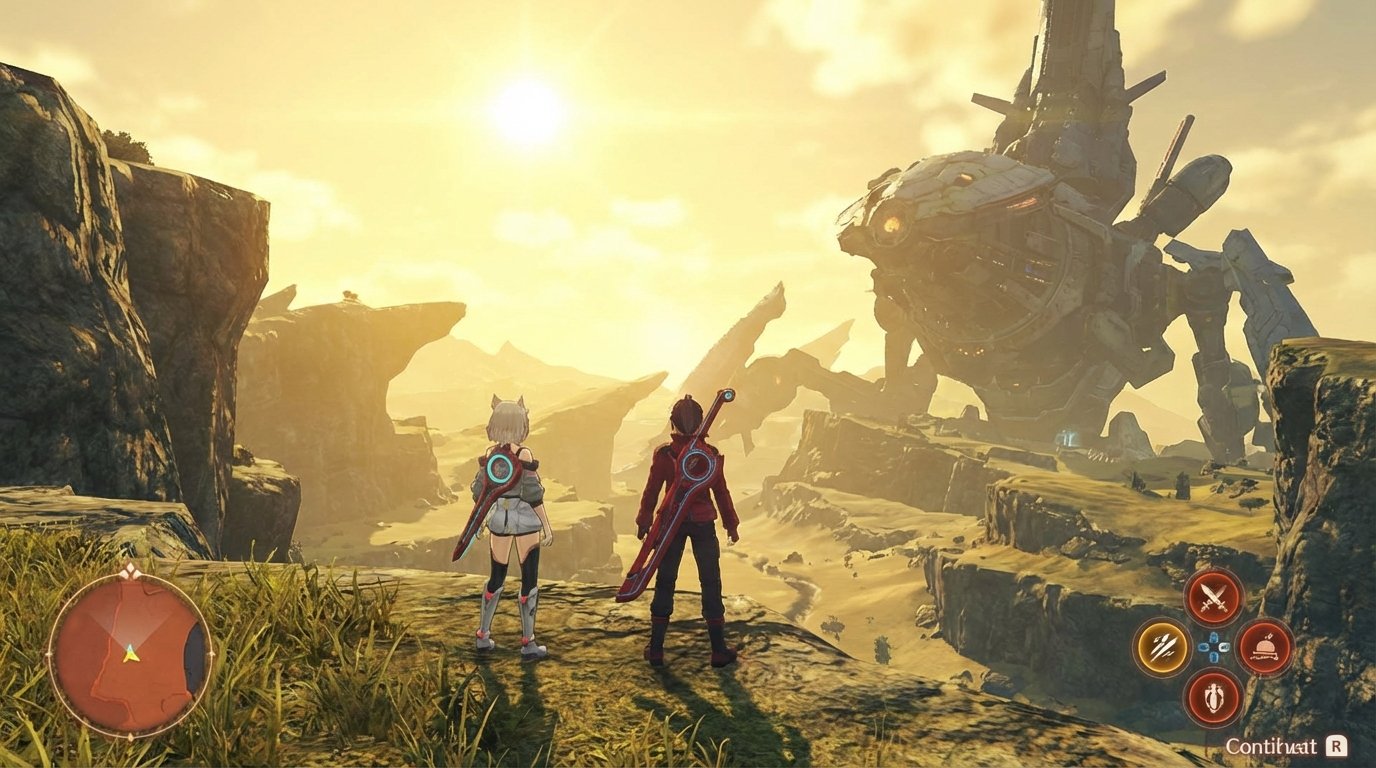Toggle the d-pad left arrow
This screenshot has width=1376, height=768.
point(1202,647)
